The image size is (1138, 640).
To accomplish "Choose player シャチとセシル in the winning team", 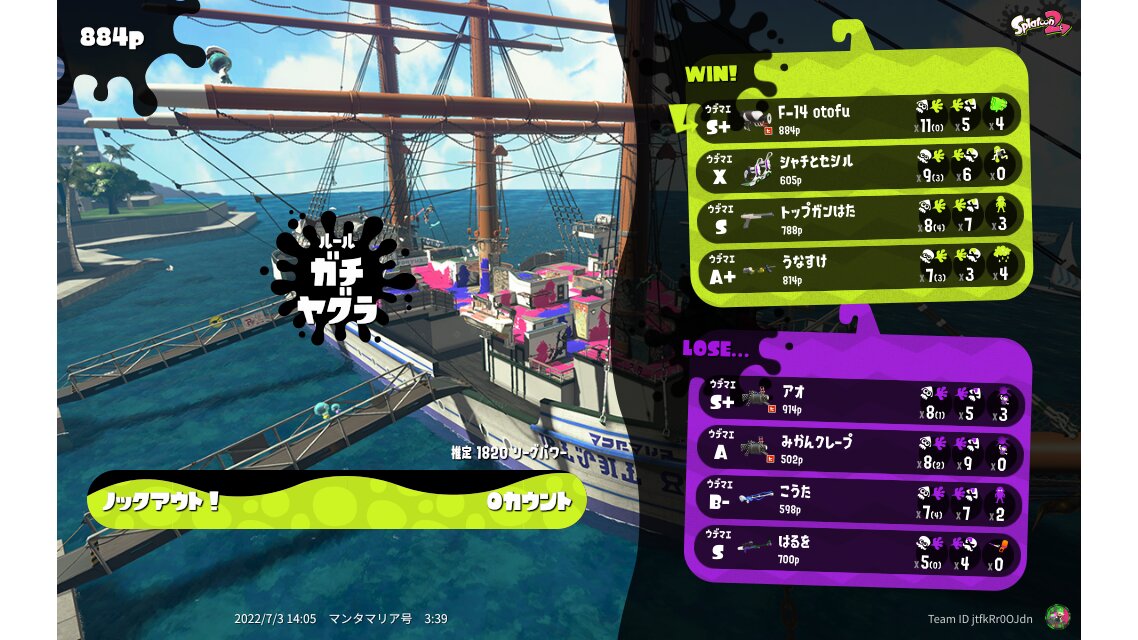I will click(x=858, y=167).
